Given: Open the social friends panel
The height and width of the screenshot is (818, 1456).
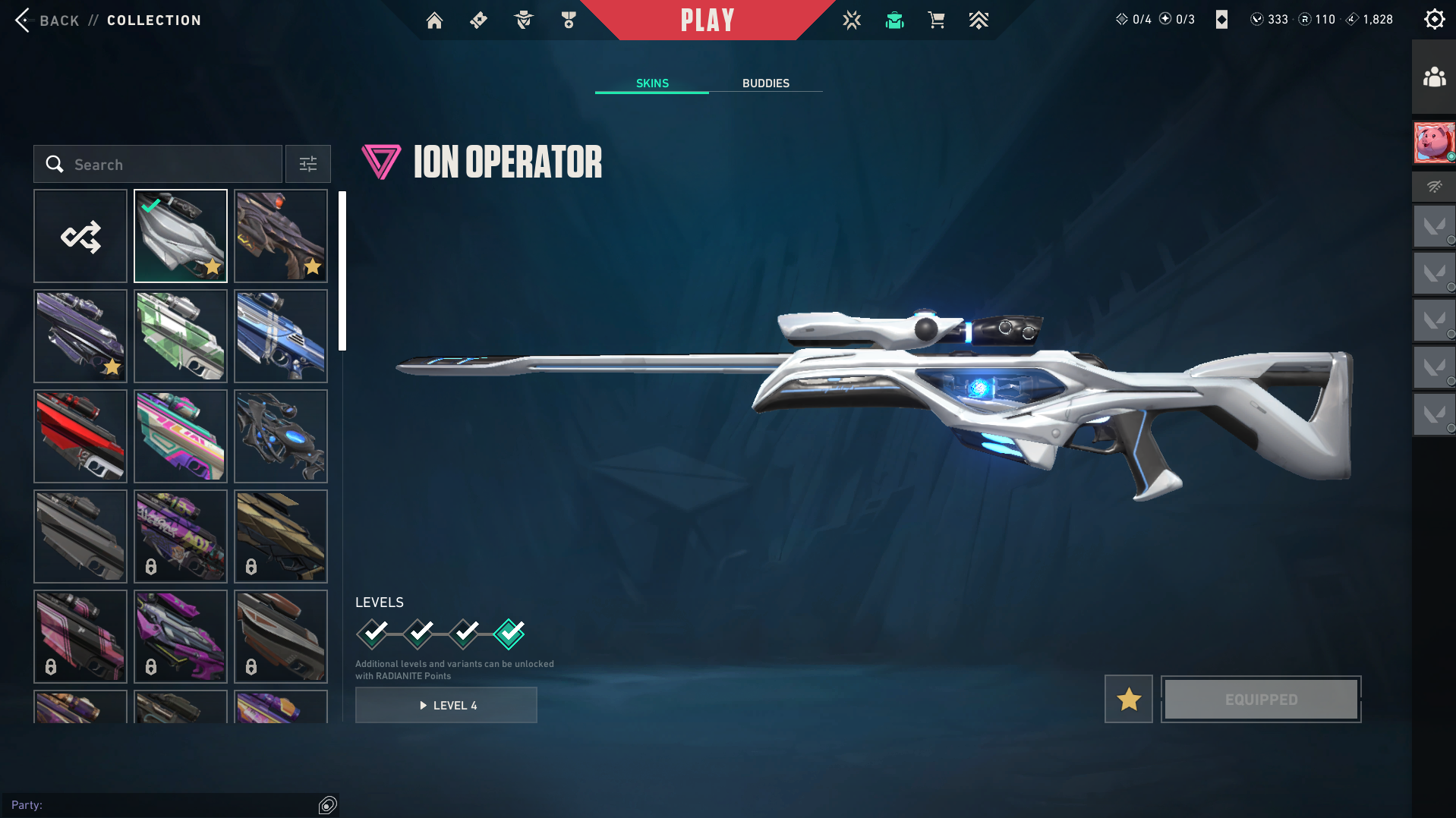Looking at the screenshot, I should [x=1434, y=77].
